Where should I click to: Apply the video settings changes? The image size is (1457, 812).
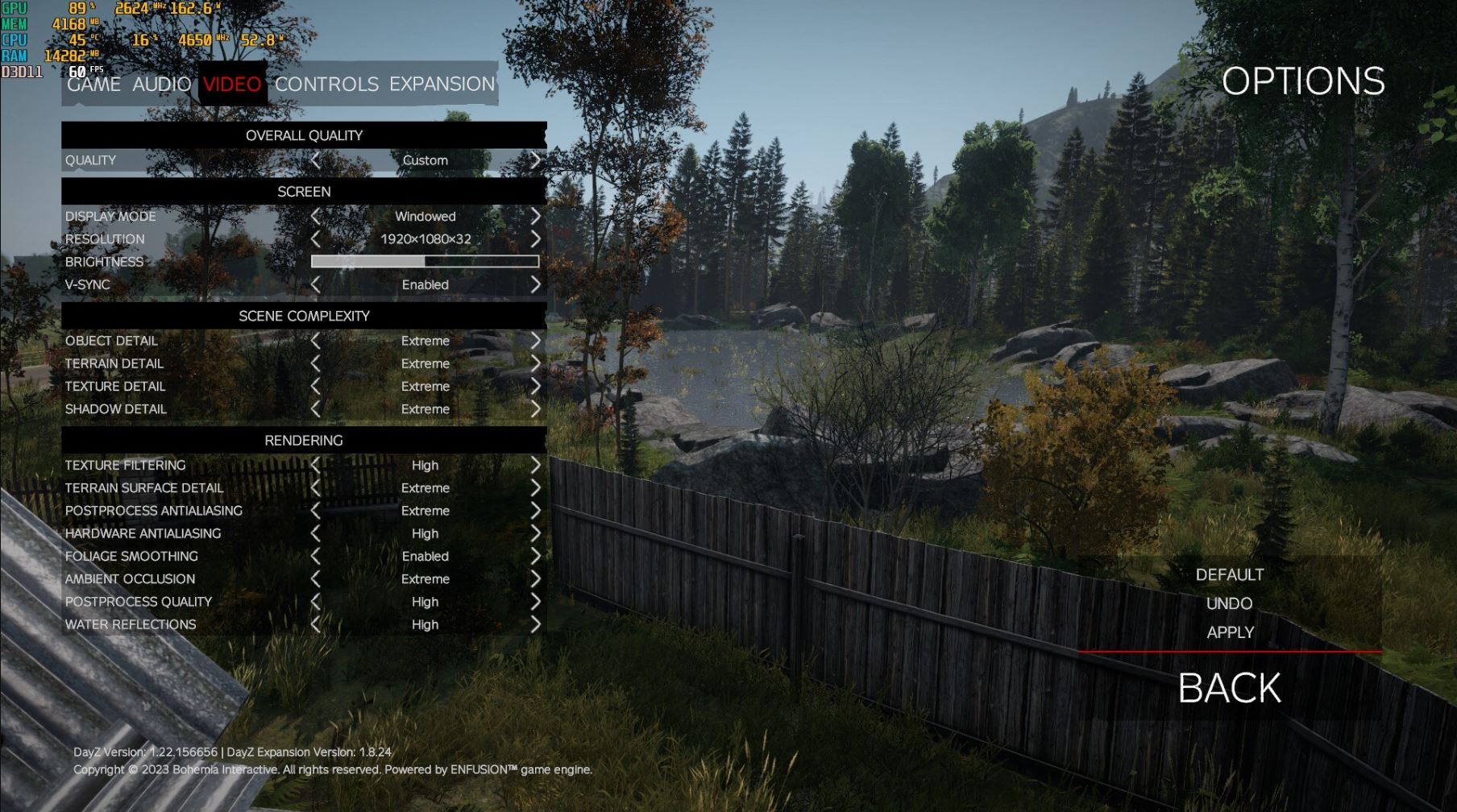pyautogui.click(x=1230, y=632)
